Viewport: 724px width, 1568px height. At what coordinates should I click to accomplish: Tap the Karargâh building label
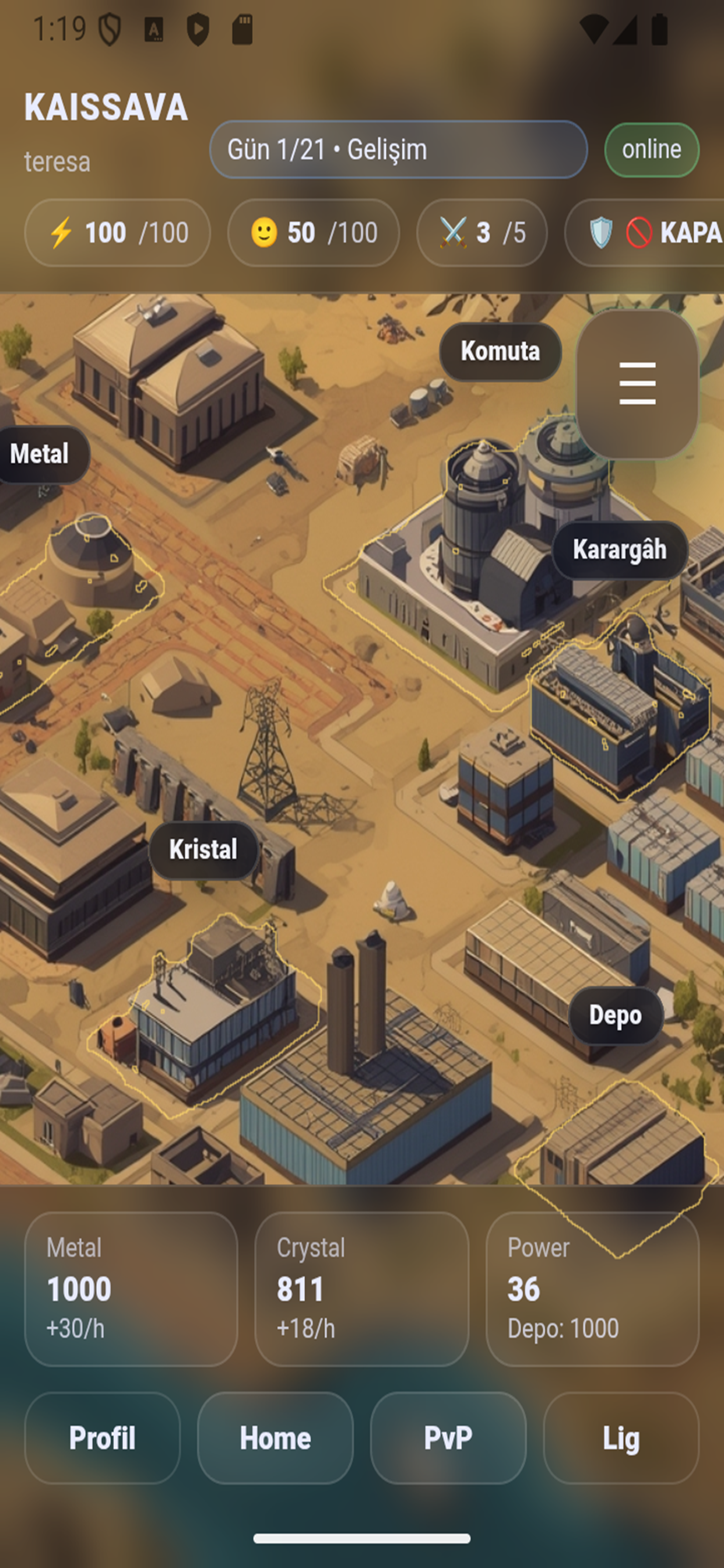point(619,549)
